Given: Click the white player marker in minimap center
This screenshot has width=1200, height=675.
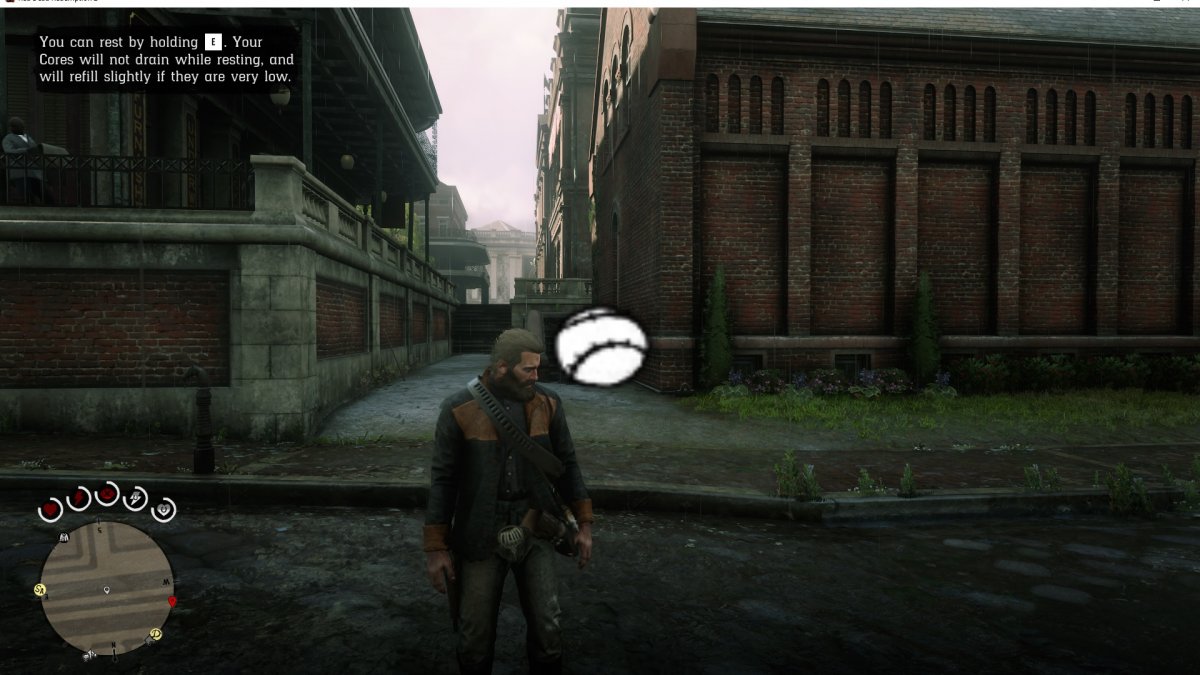Looking at the screenshot, I should pos(107,591).
